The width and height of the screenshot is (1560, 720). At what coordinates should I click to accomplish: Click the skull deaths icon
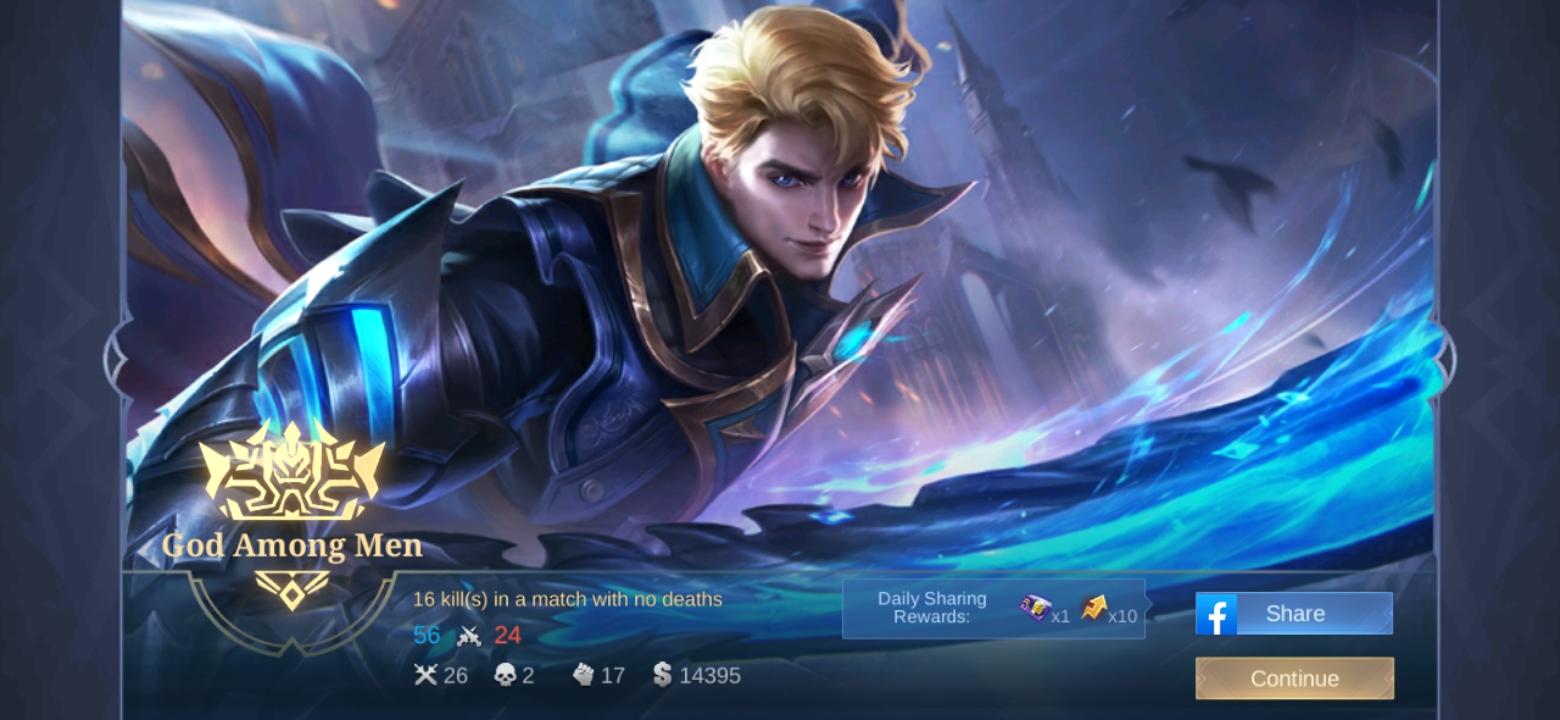(506, 675)
